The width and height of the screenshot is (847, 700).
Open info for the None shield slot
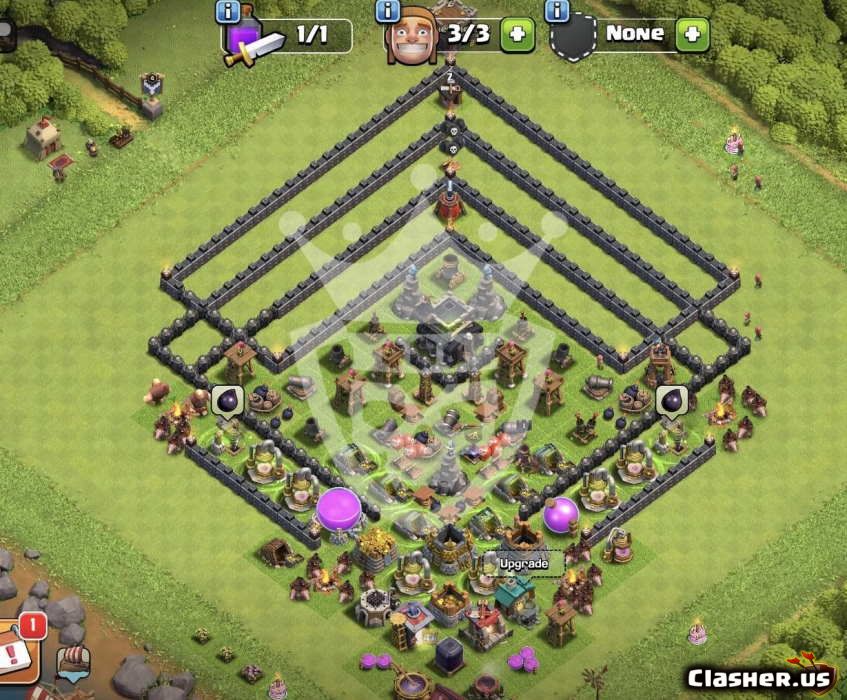tap(557, 12)
